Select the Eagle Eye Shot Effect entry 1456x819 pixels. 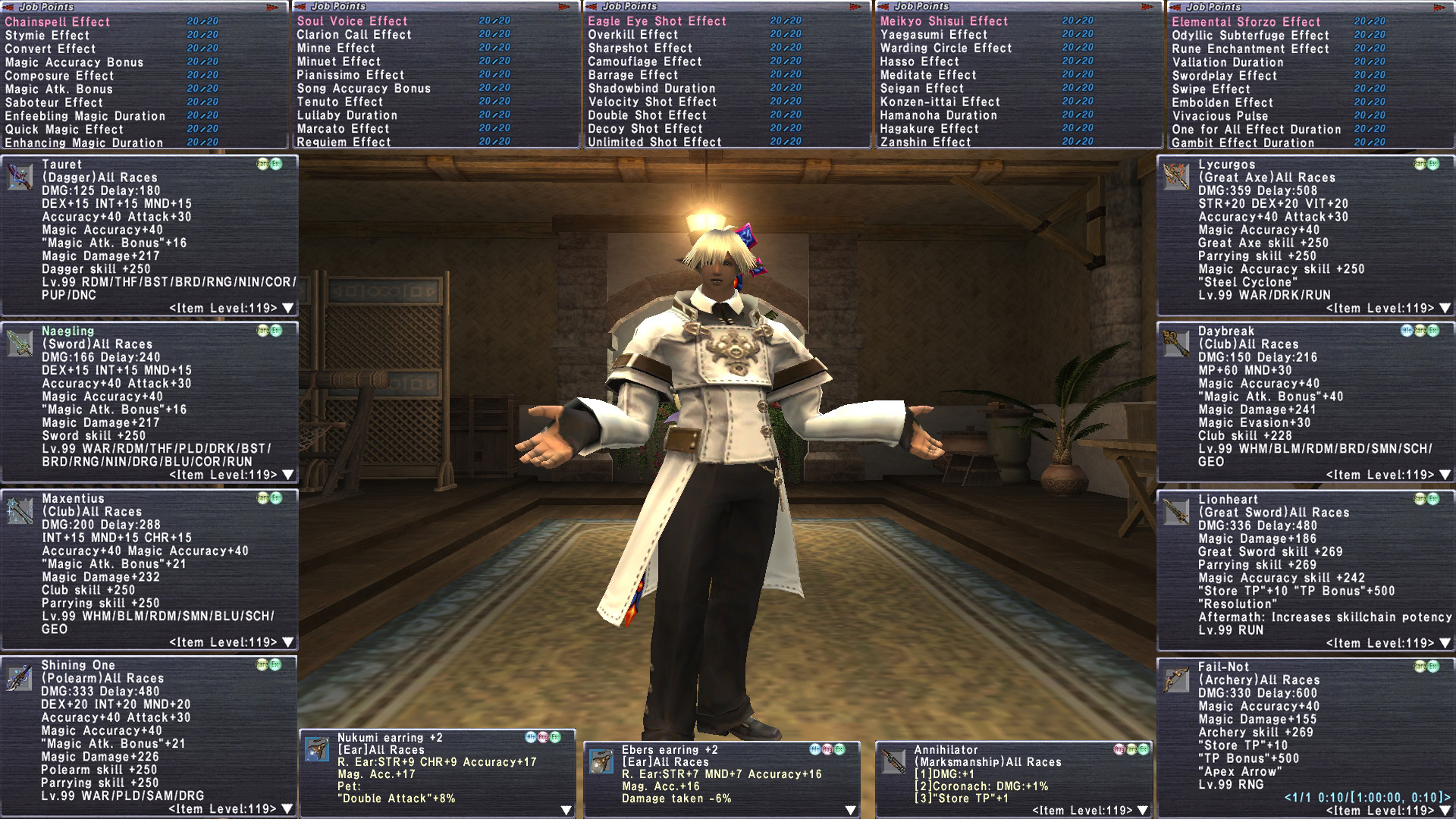point(657,21)
